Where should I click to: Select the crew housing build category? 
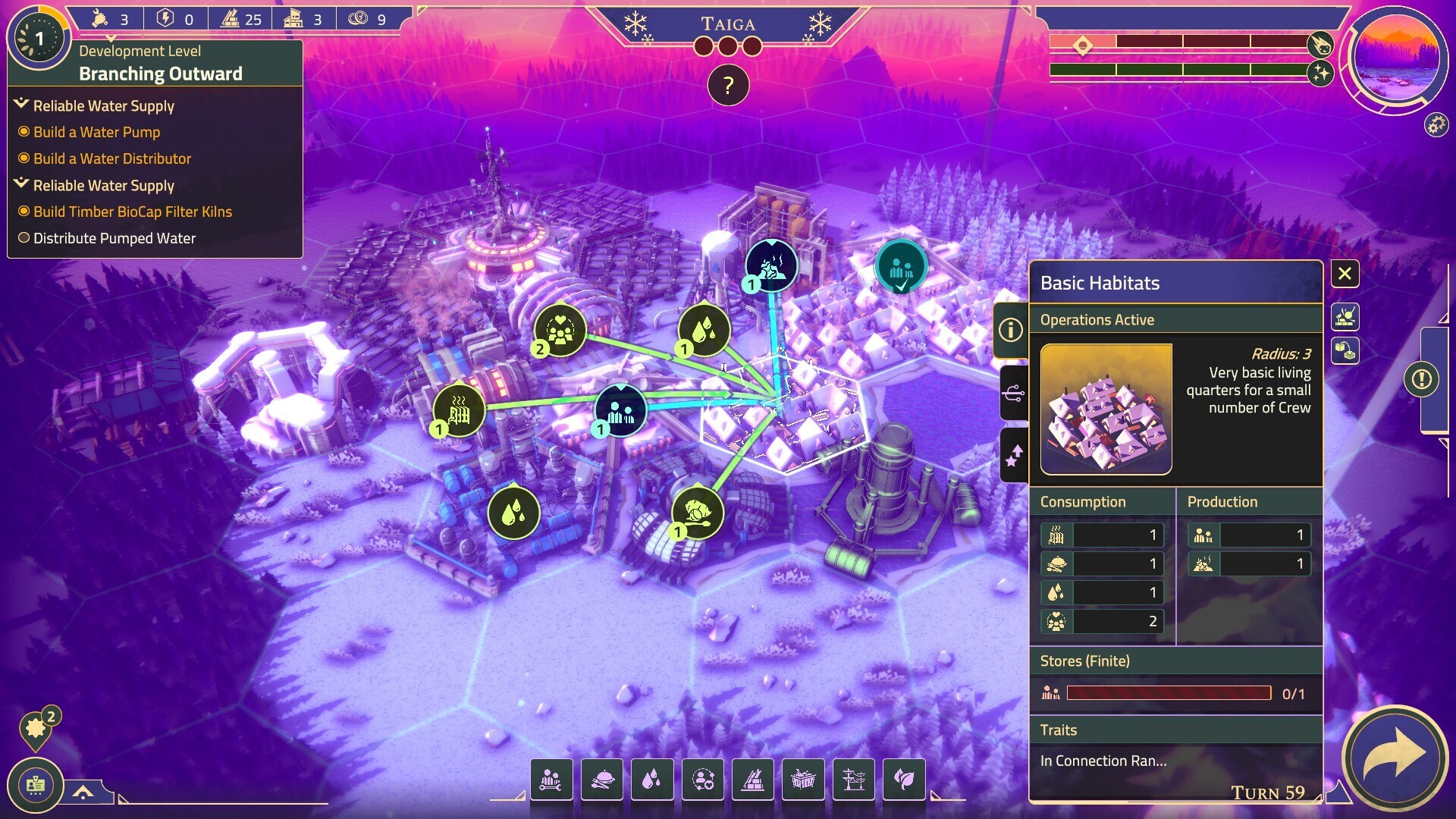(x=551, y=779)
